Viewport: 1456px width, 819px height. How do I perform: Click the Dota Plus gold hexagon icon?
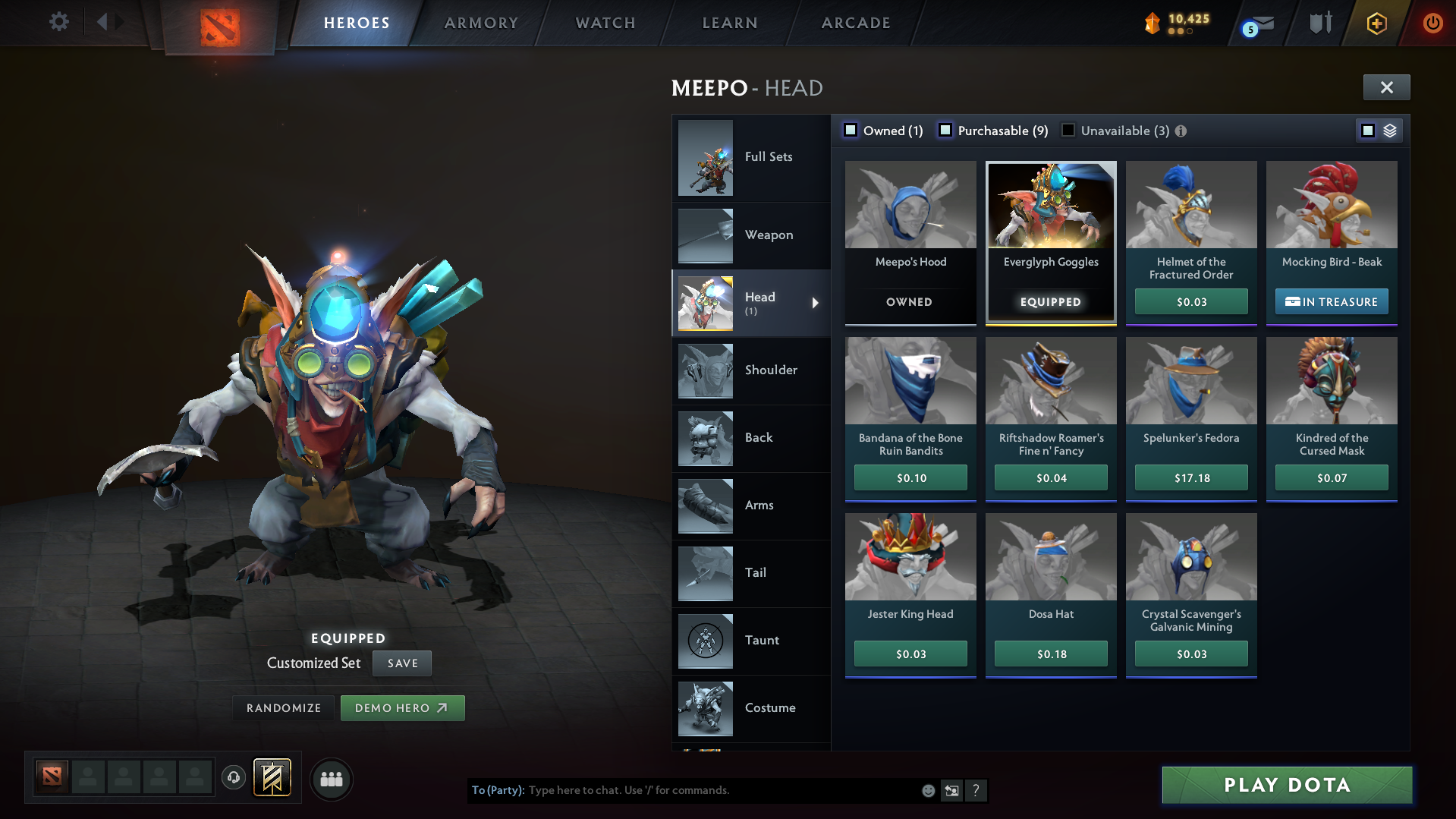pos(1378,23)
